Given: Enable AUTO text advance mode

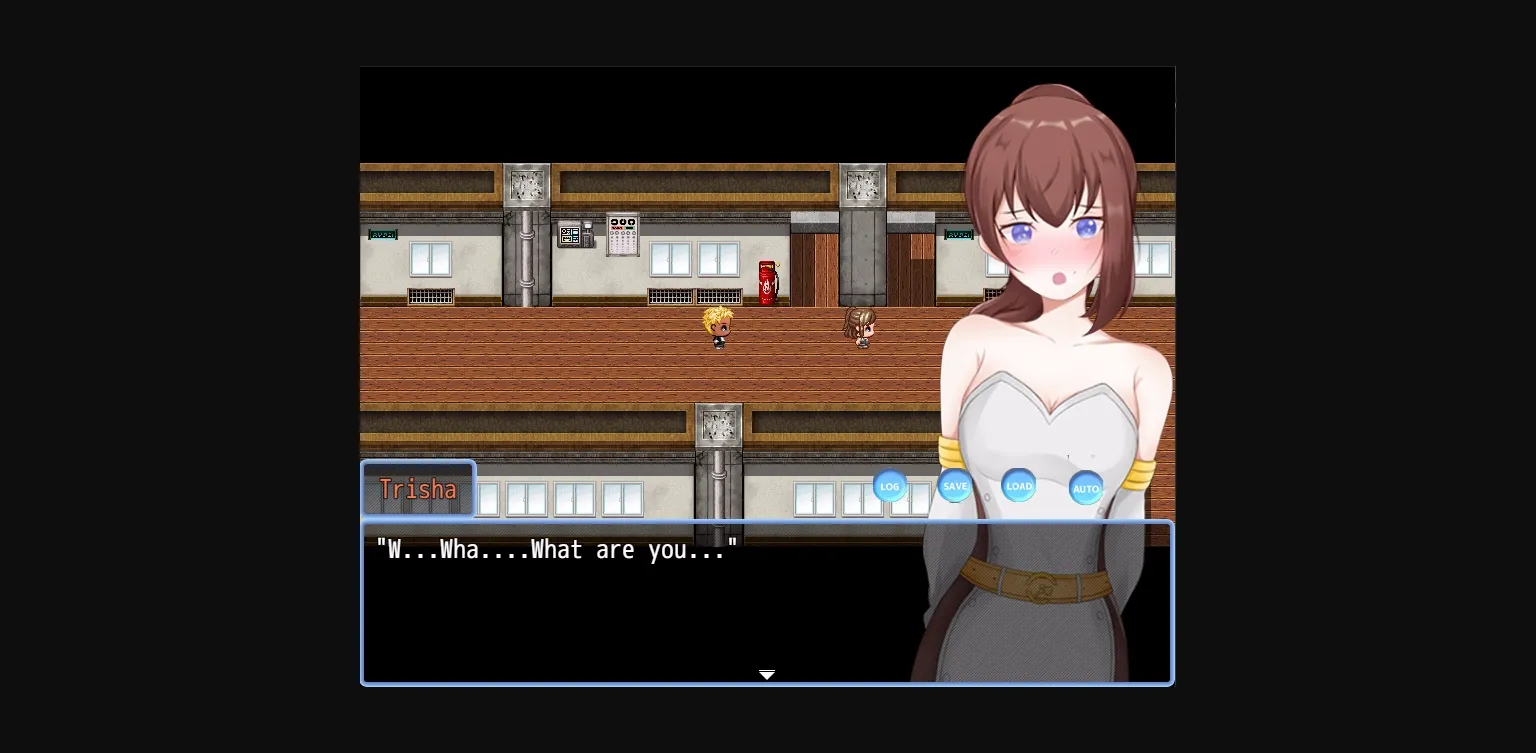Looking at the screenshot, I should click(x=1086, y=488).
